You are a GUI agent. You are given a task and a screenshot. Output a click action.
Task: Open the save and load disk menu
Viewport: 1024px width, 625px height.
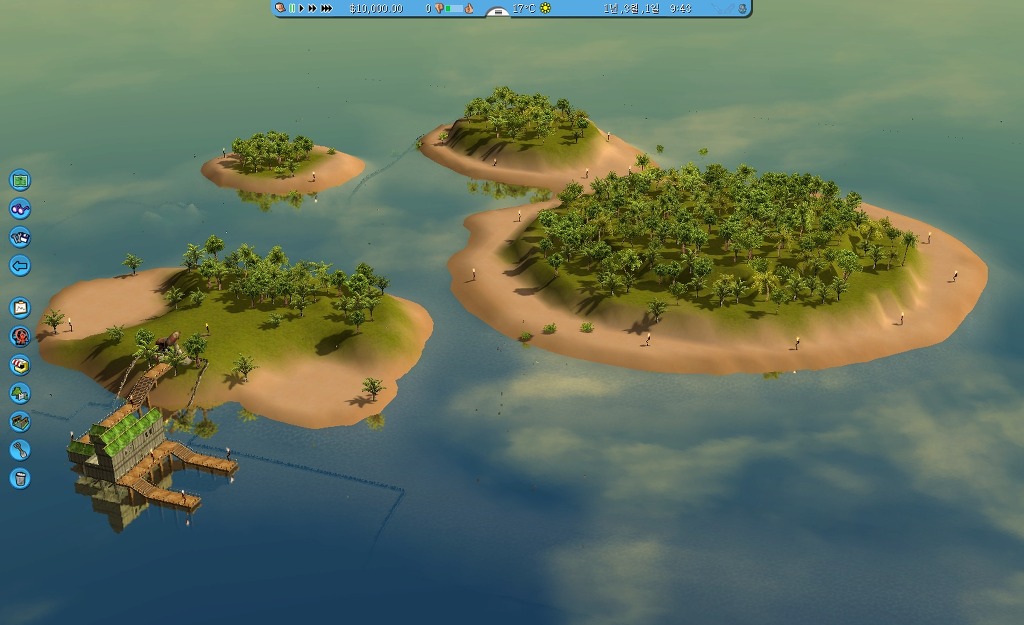20,237
